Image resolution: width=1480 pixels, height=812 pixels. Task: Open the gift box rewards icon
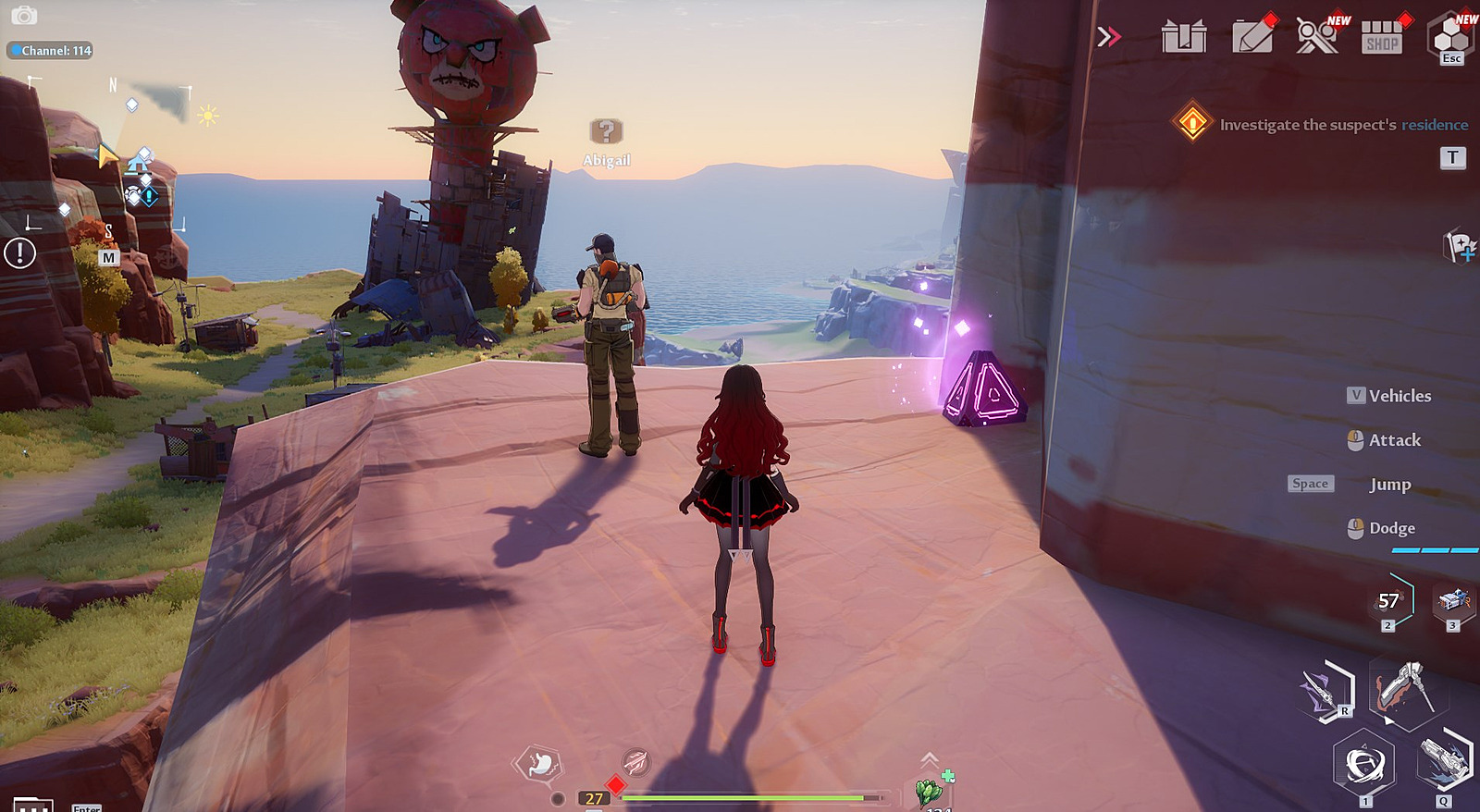(x=1184, y=37)
